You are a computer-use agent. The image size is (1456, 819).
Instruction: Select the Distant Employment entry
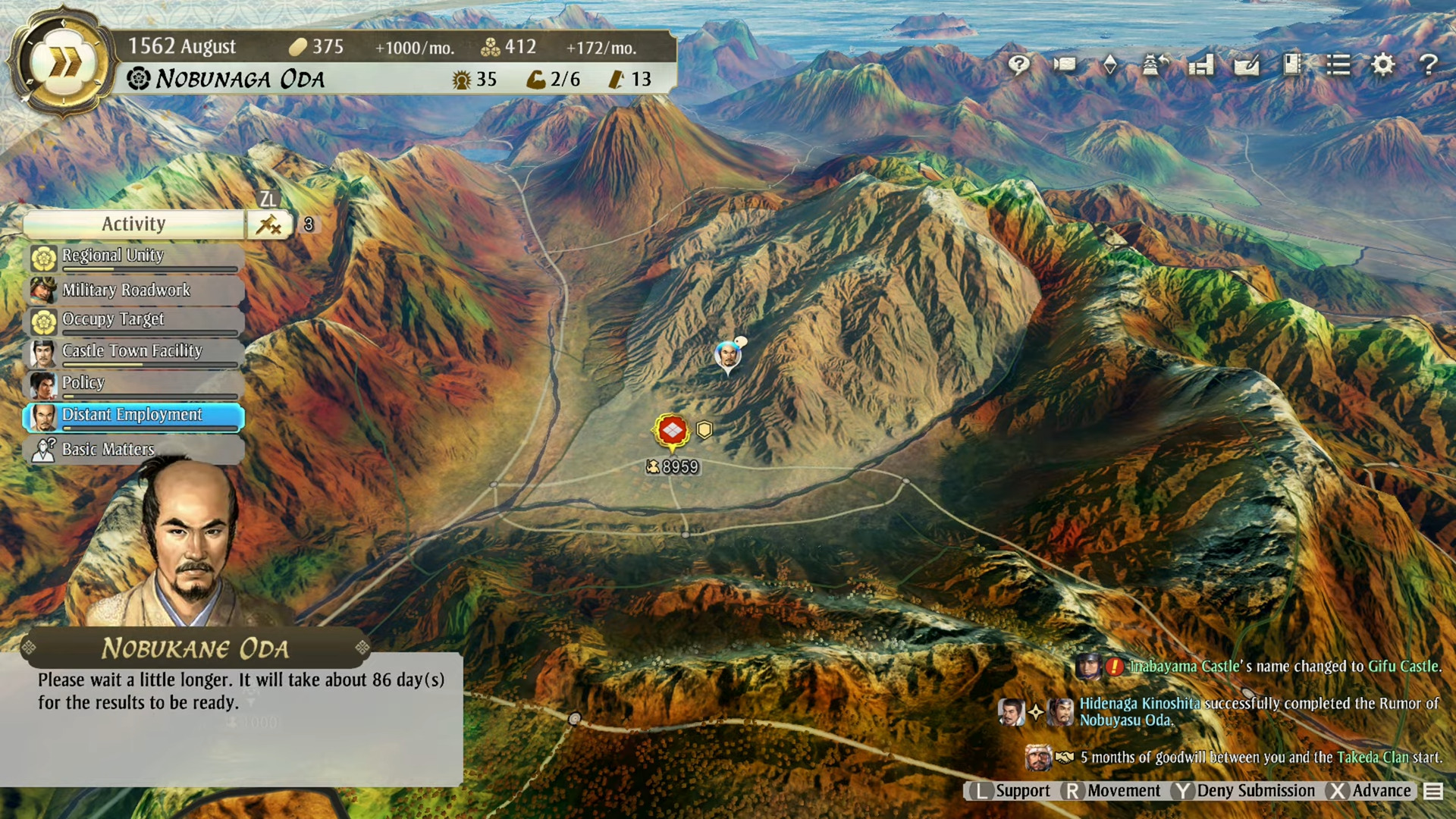pyautogui.click(x=134, y=416)
